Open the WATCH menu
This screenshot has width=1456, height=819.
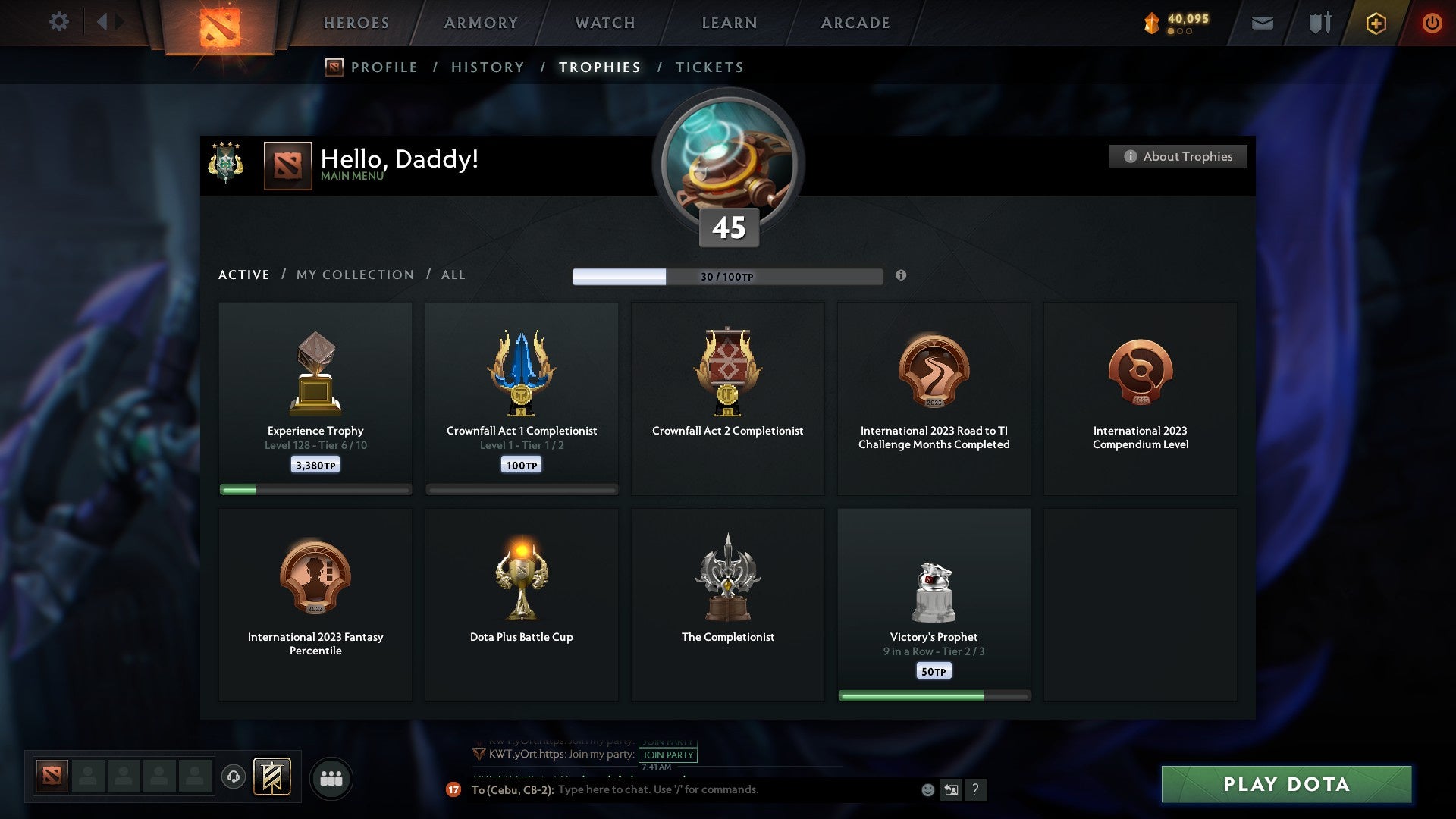tap(604, 23)
